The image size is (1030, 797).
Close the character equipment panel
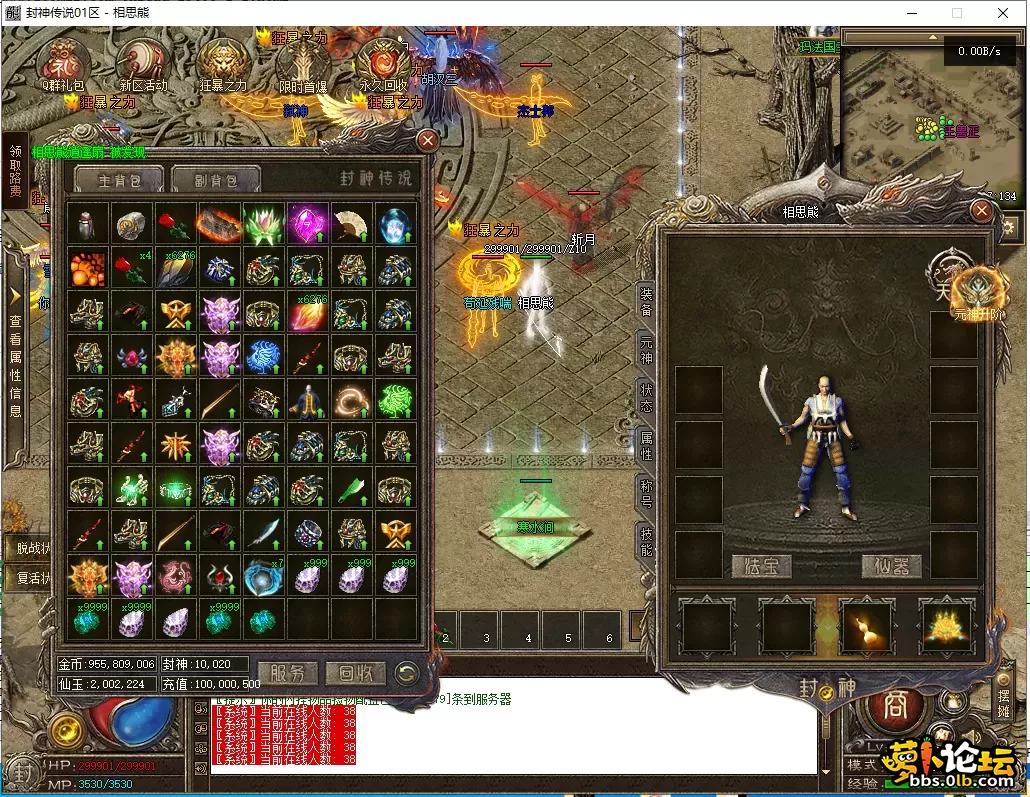(981, 210)
